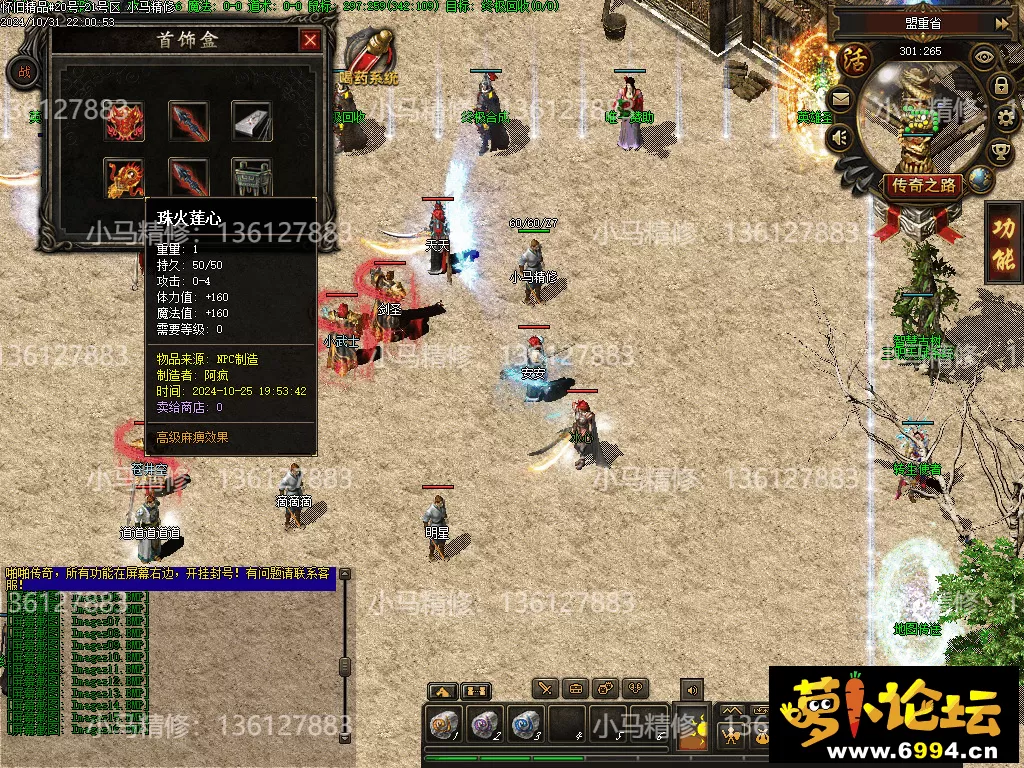Open the mail envelope icon
This screenshot has height=768, width=1024.
click(840, 98)
